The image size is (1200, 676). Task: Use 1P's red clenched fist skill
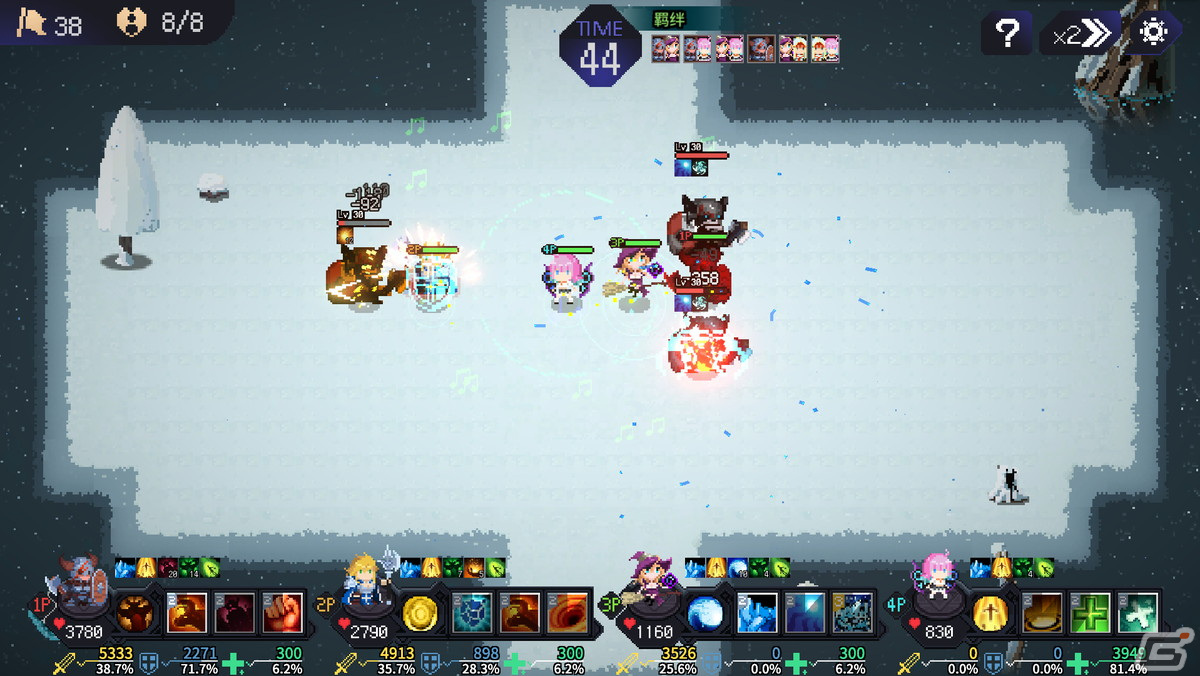pyautogui.click(x=283, y=613)
